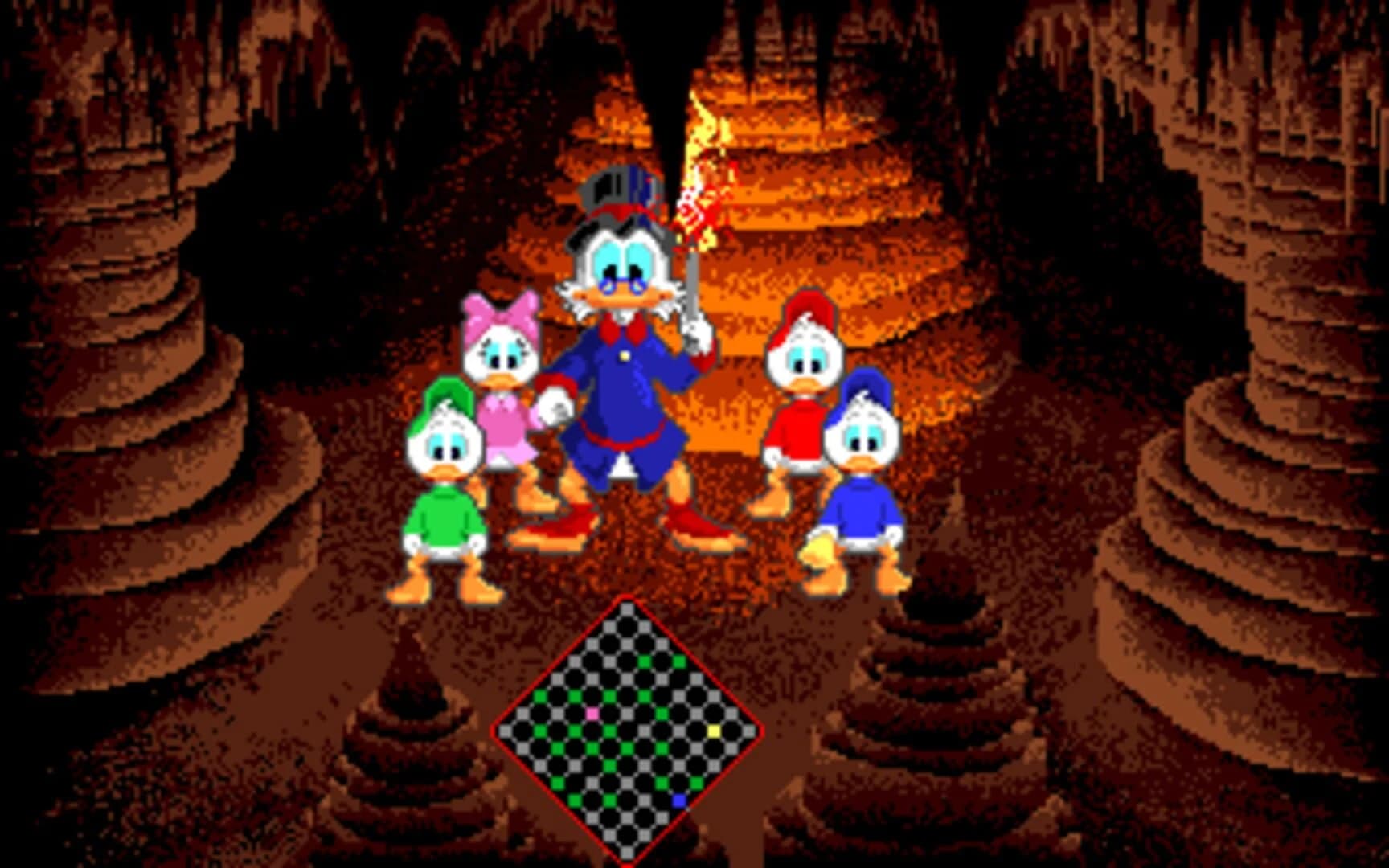Select the blue square on the cave map
This screenshot has height=868, width=1389.
(679, 800)
